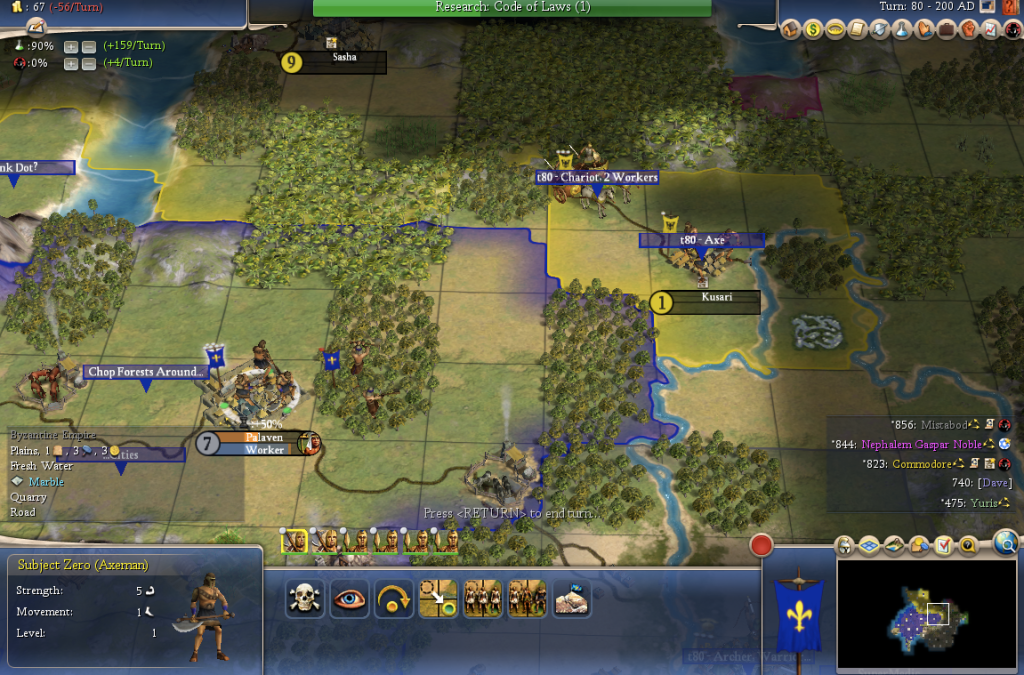Select the highlighted Axeman unit portrait
Screen dimensions: 1024x675
(x=294, y=541)
